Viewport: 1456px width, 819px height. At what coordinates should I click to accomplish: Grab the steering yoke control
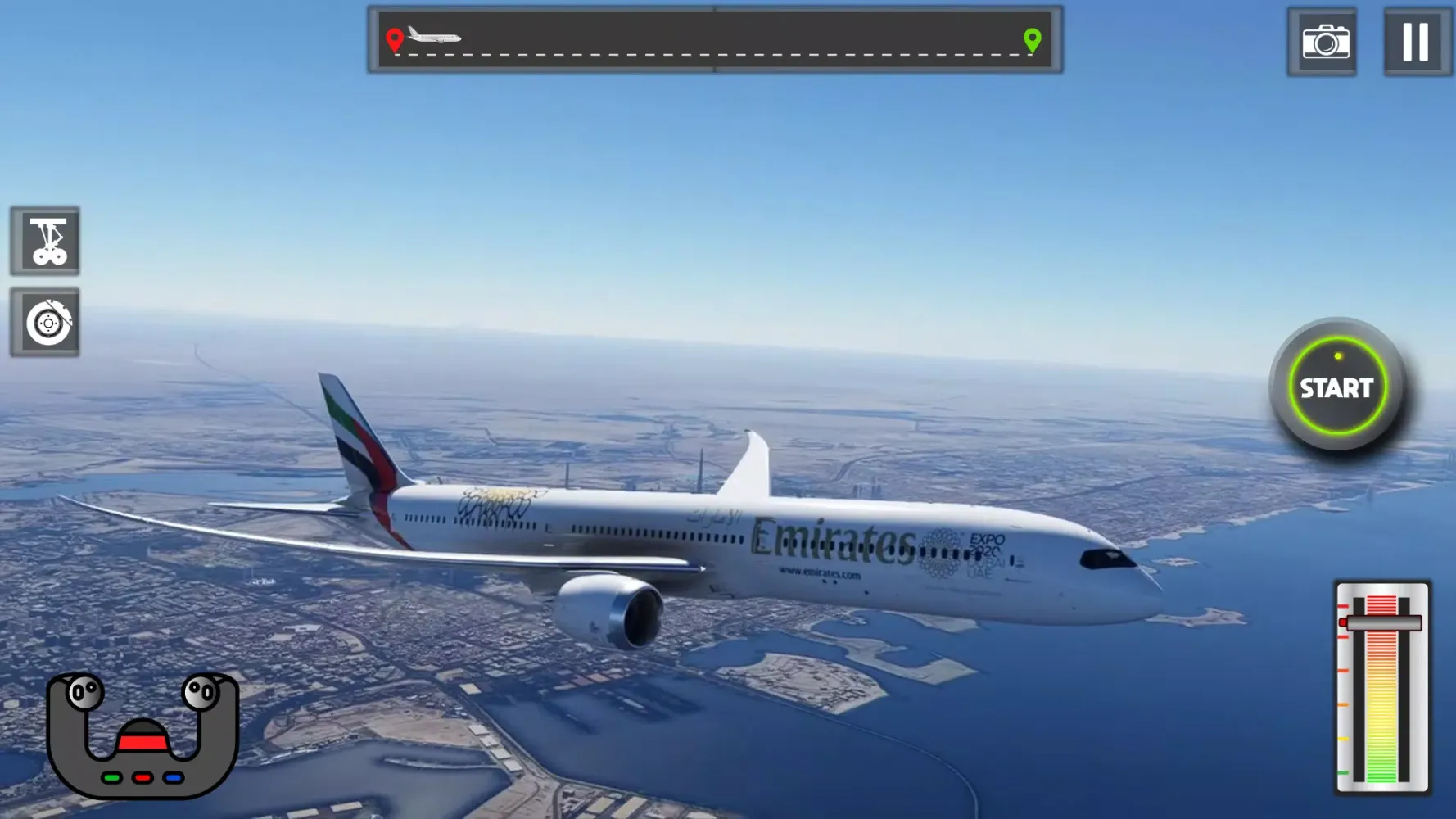pyautogui.click(x=142, y=734)
